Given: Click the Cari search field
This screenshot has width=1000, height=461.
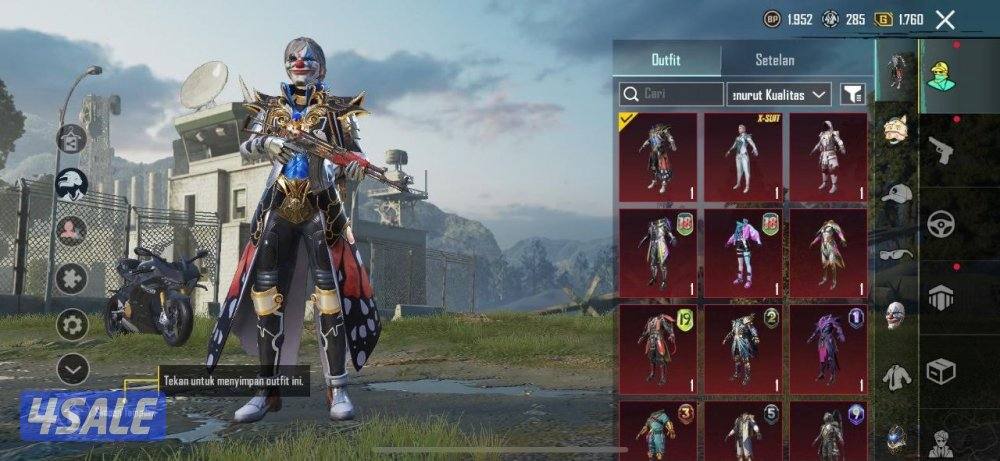Looking at the screenshot, I should 671,94.
